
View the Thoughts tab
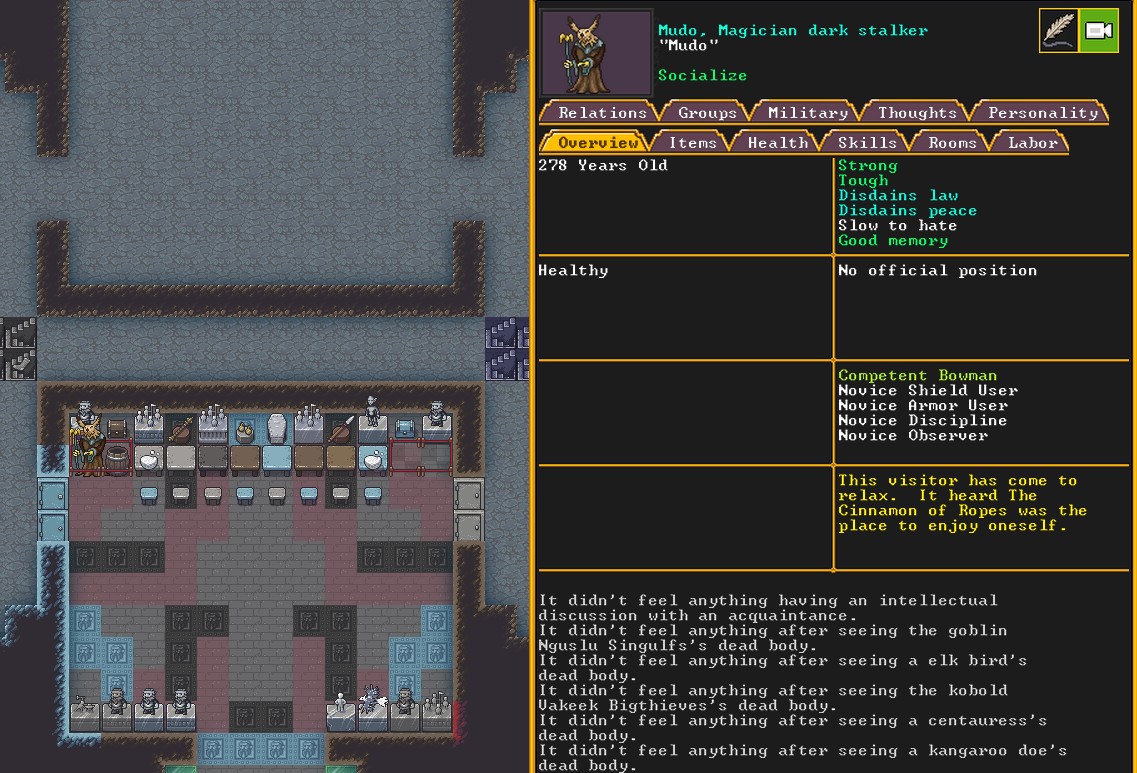click(917, 113)
